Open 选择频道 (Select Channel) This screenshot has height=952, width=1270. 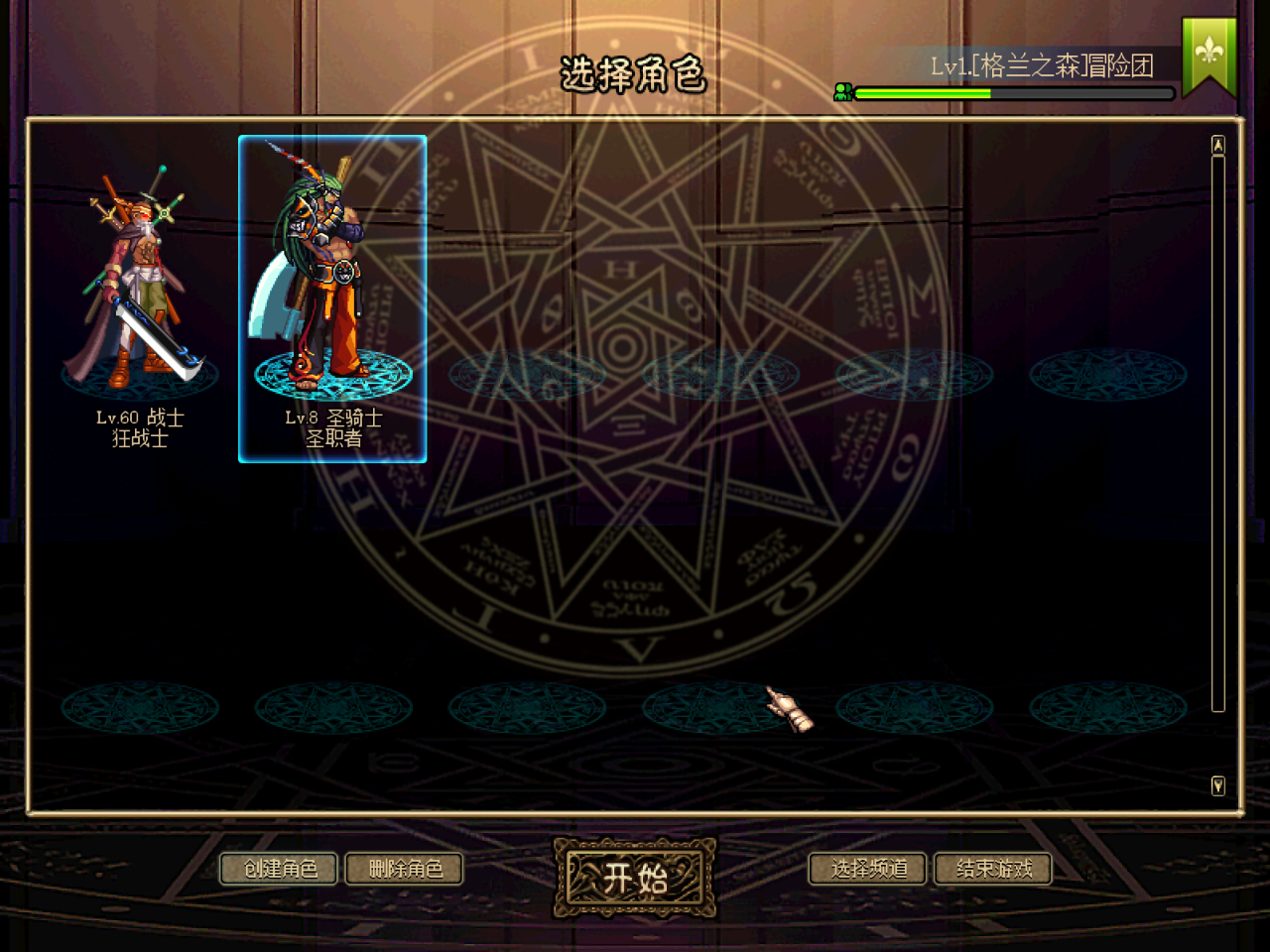point(868,870)
